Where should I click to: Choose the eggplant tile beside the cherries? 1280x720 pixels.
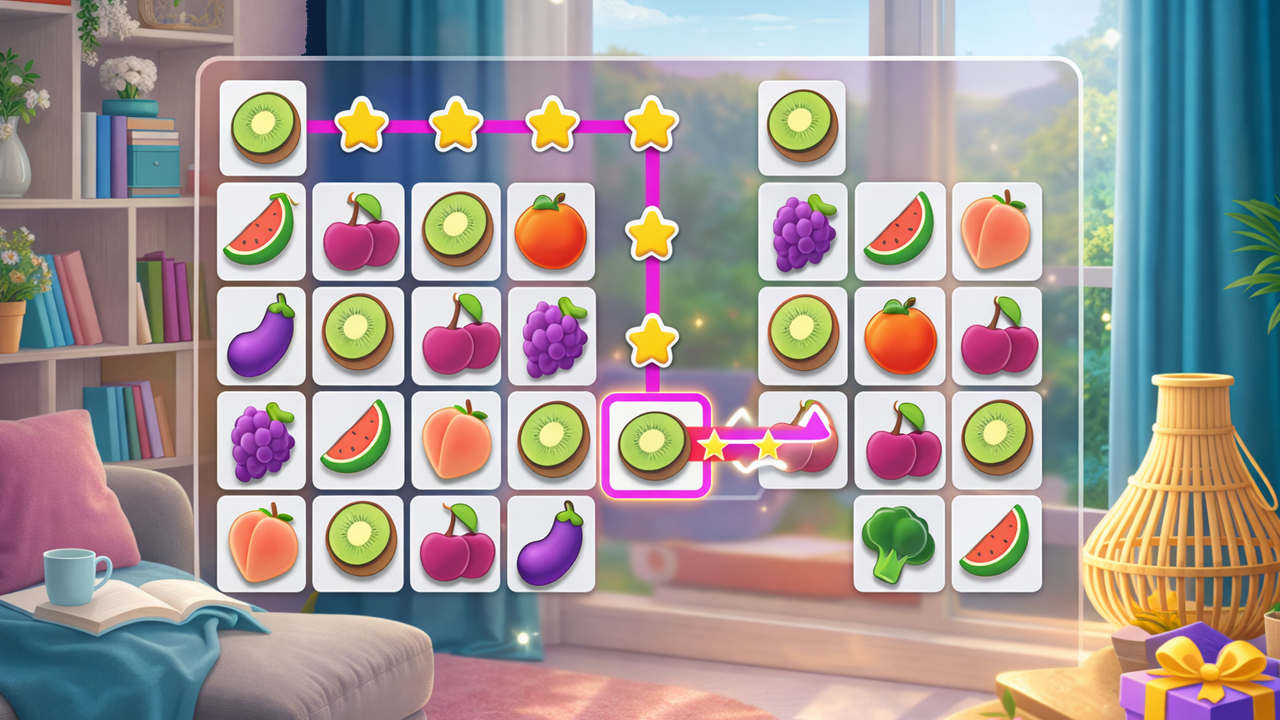pyautogui.click(x=550, y=544)
